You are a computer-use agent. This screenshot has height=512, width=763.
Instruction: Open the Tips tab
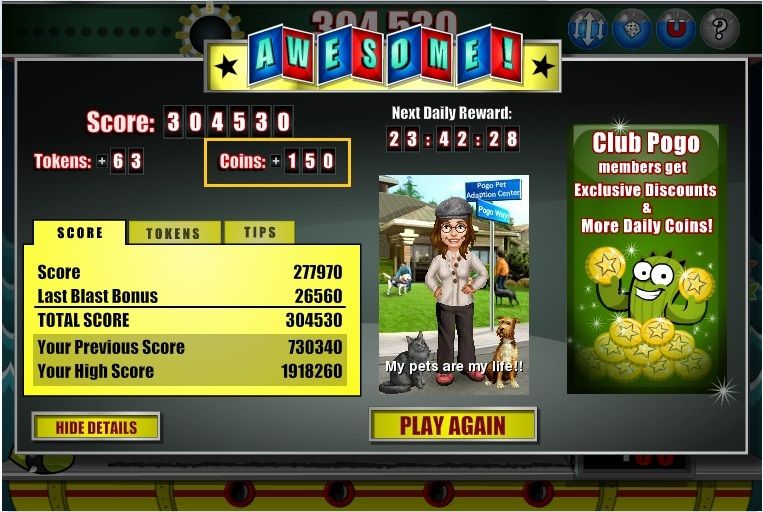pos(259,232)
